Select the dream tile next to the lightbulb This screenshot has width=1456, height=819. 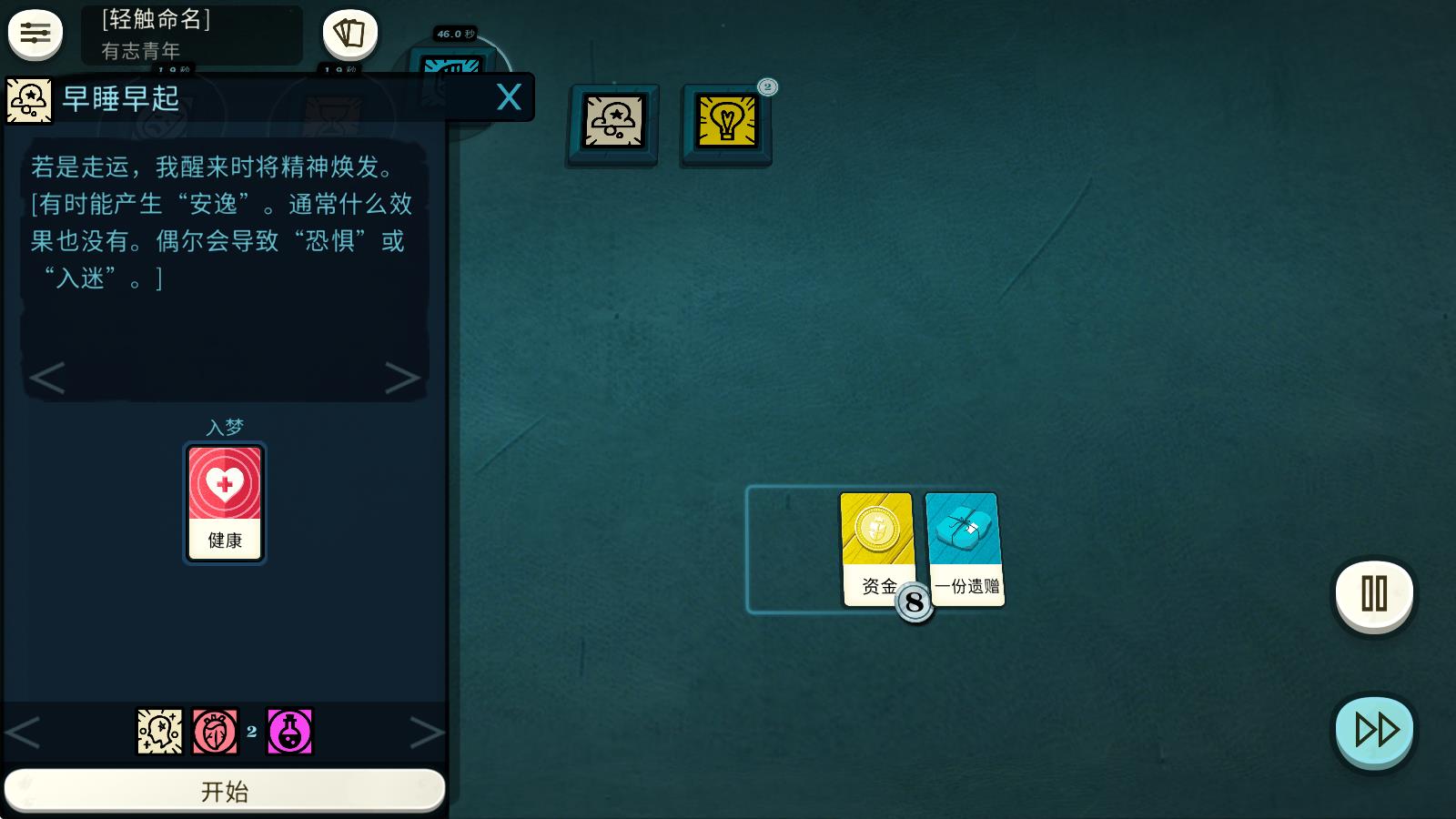tap(612, 123)
